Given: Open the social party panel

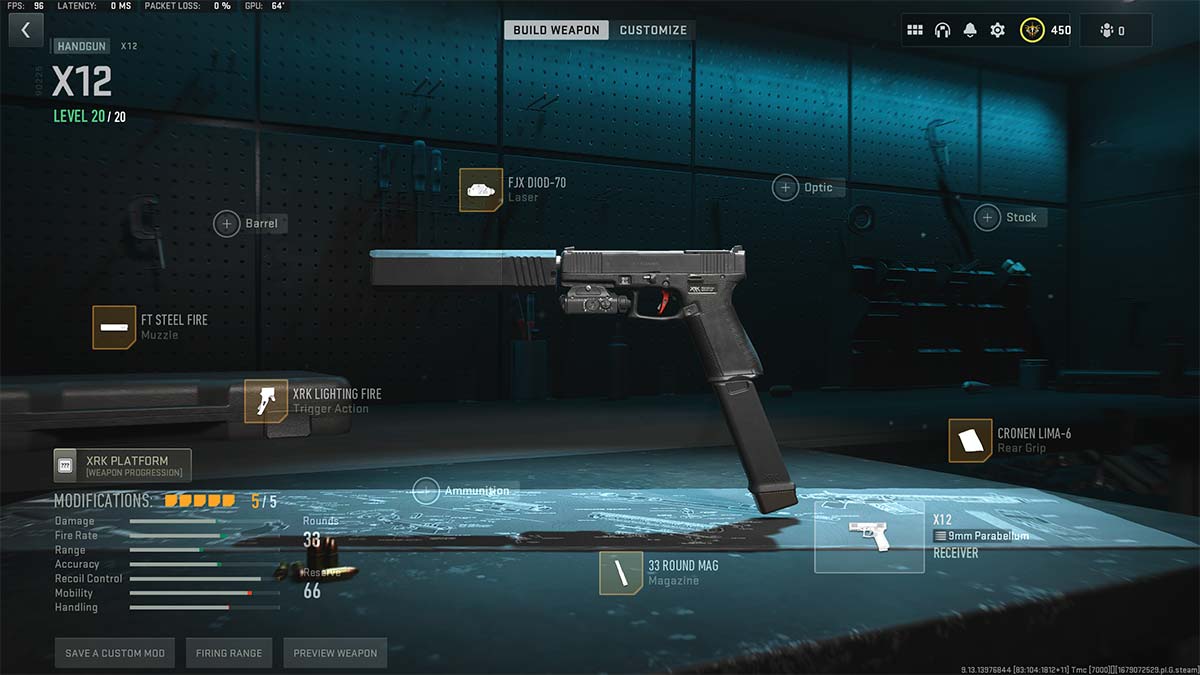Looking at the screenshot, I should [1114, 30].
